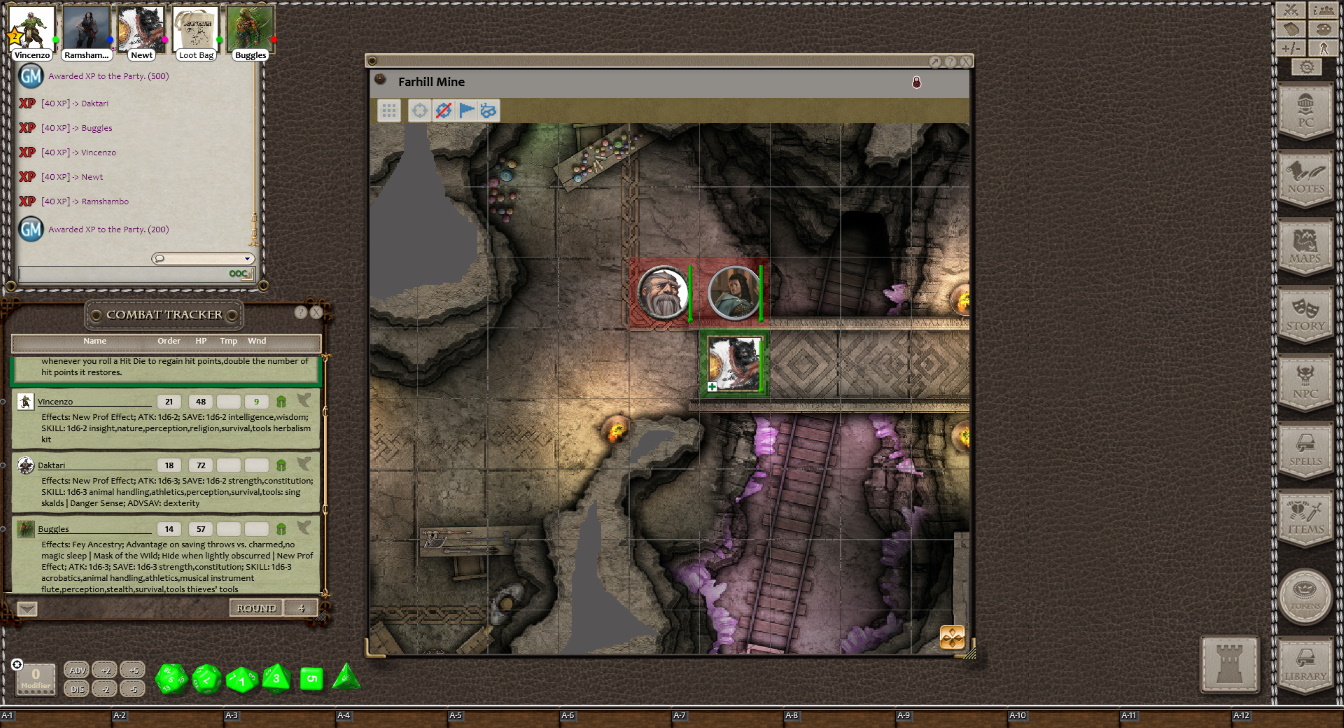This screenshot has height=728, width=1344.
Task: Click the DIS disadvantage button
Action: coord(76,688)
